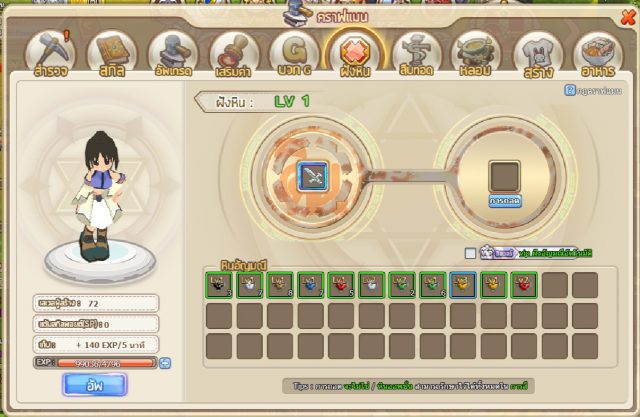Select the blue-highlighted yellow gem slot

pyautogui.click(x=462, y=286)
